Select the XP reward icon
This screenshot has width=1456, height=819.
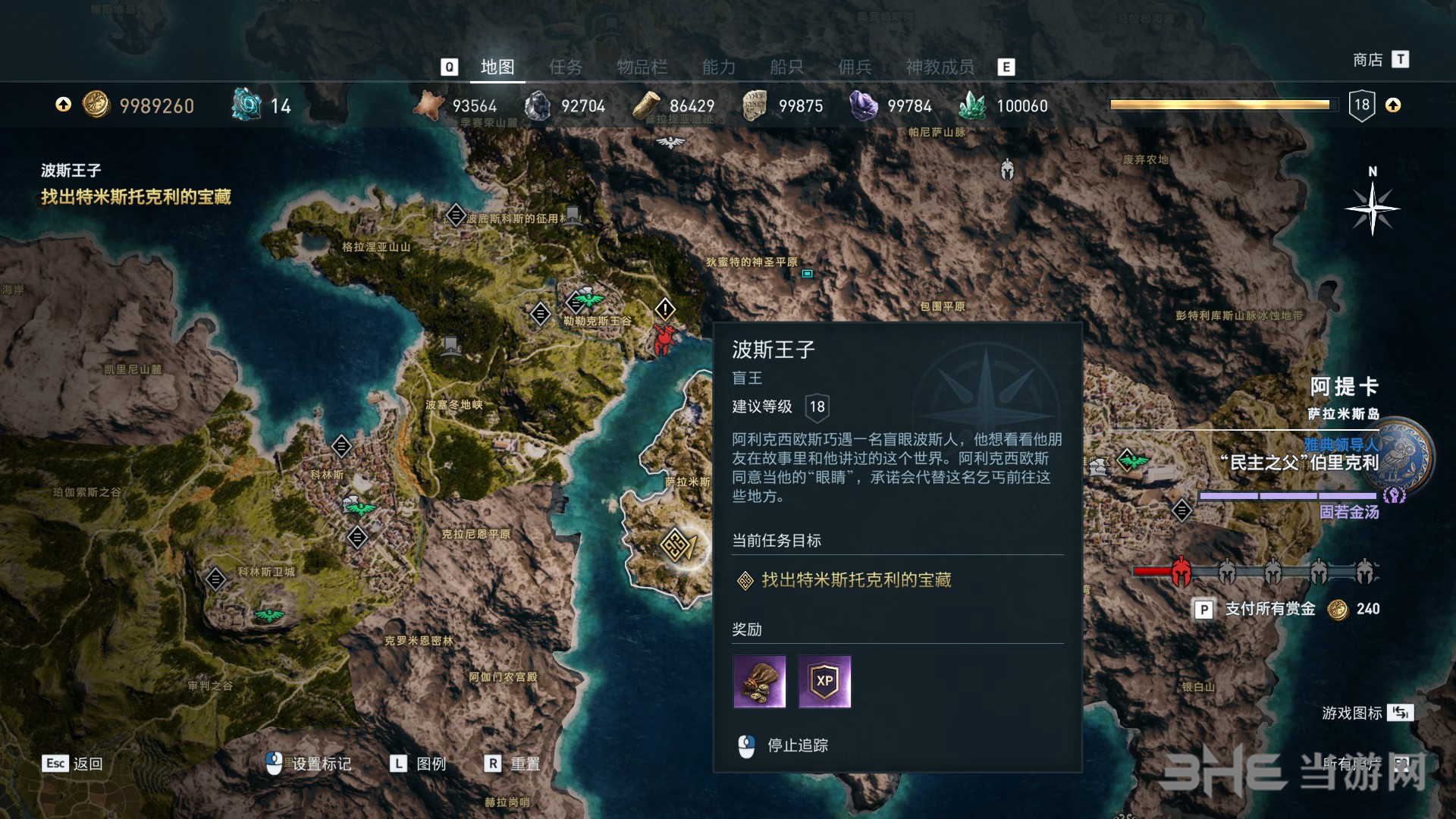[824, 682]
